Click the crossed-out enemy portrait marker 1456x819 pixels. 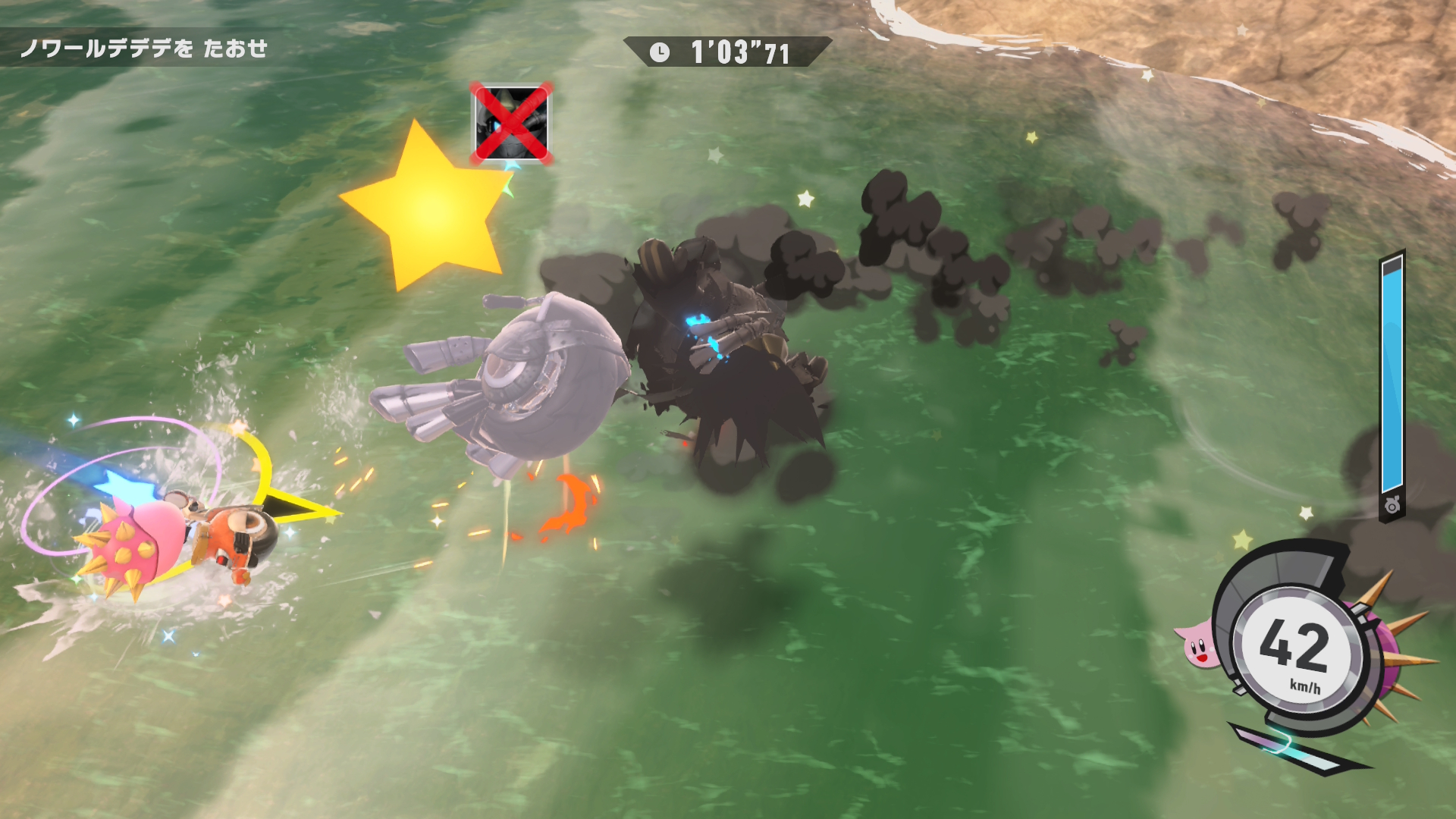511,124
